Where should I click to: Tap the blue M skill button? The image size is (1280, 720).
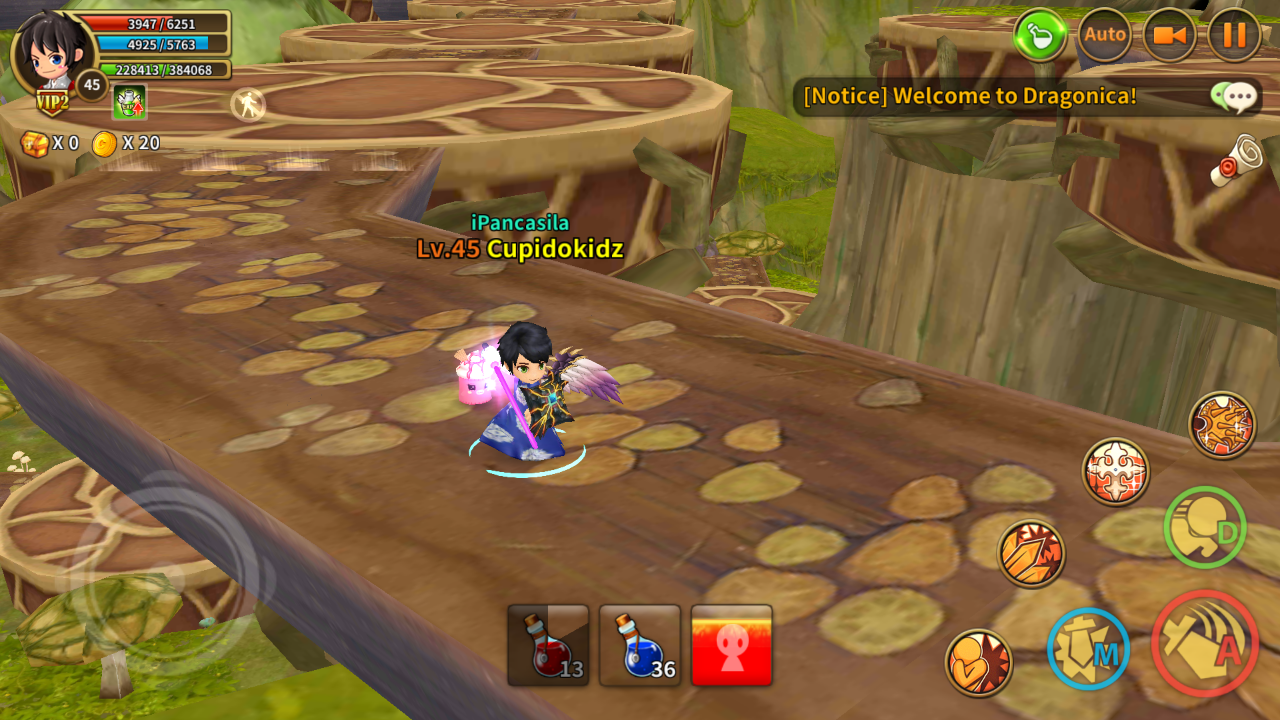tap(1088, 649)
